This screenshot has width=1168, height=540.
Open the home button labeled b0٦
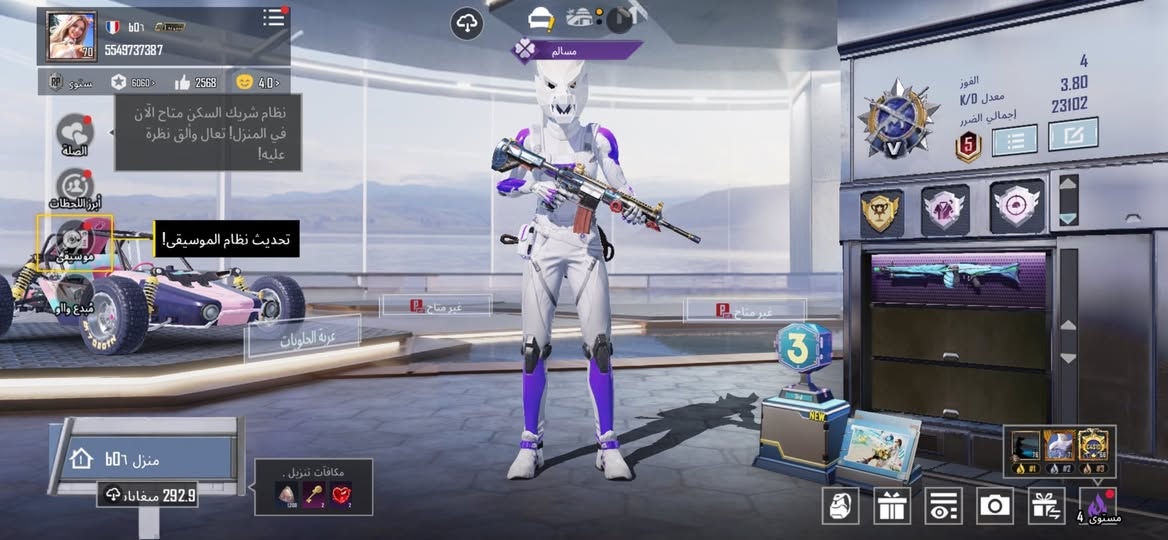[x=146, y=459]
